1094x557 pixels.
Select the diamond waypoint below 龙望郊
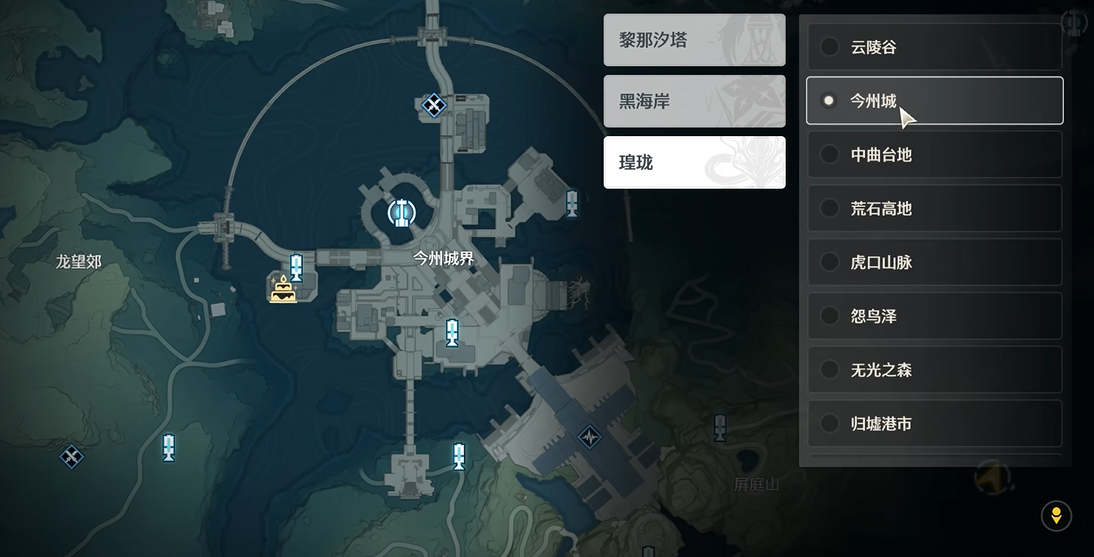(x=71, y=457)
